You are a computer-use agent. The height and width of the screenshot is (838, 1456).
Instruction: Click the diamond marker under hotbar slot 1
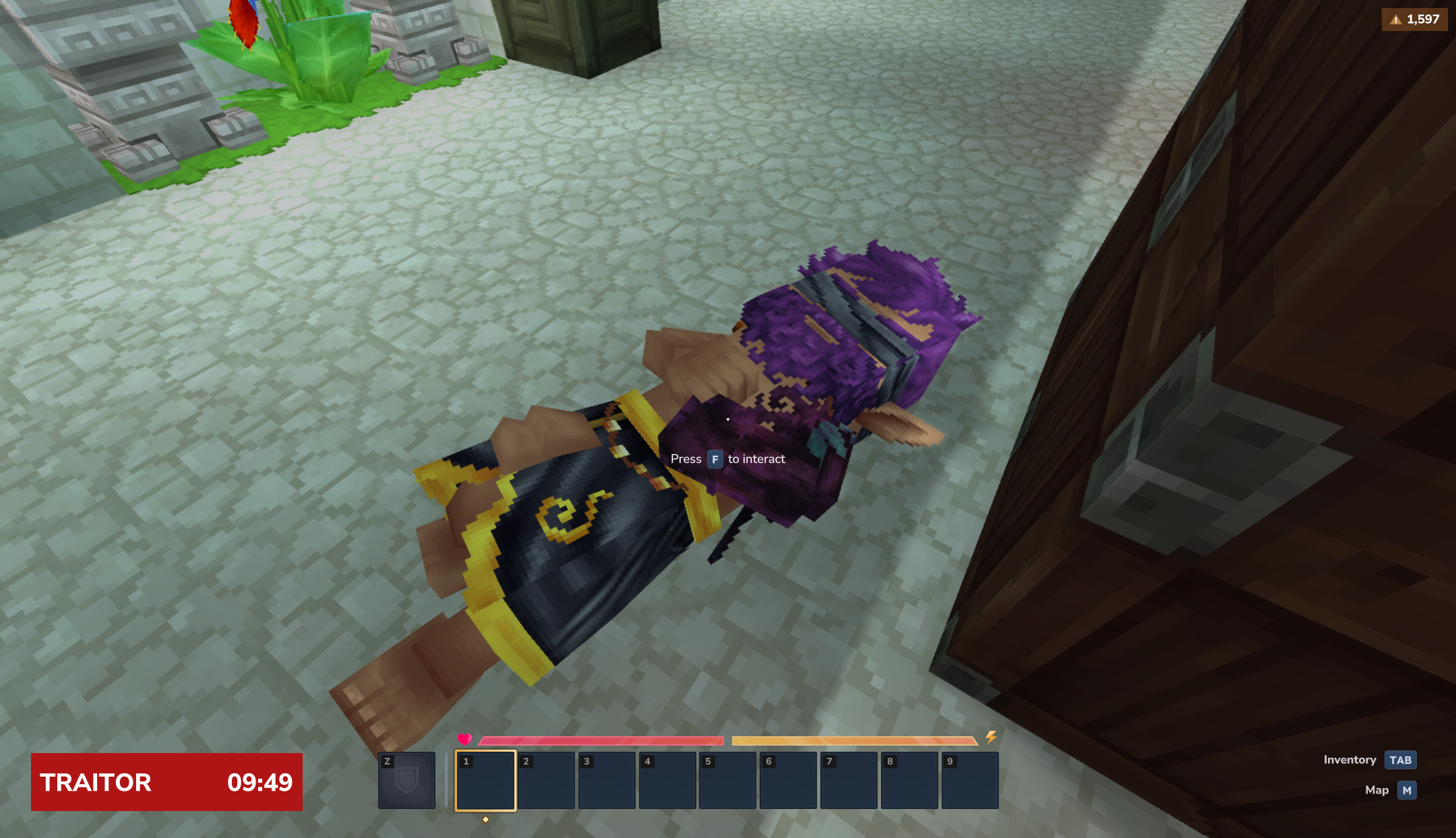tap(487, 821)
